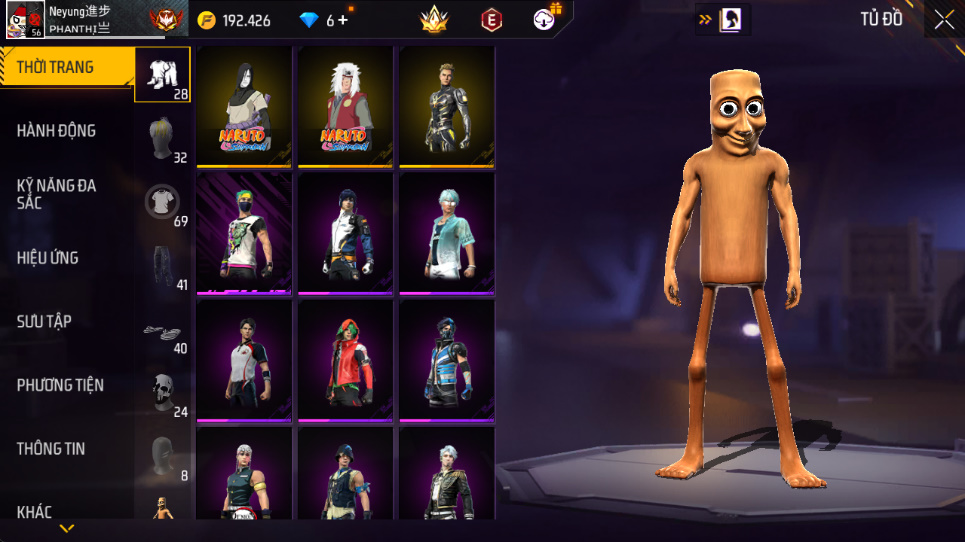
Task: Pick the black and gold armored suit
Action: pyautogui.click(x=447, y=105)
